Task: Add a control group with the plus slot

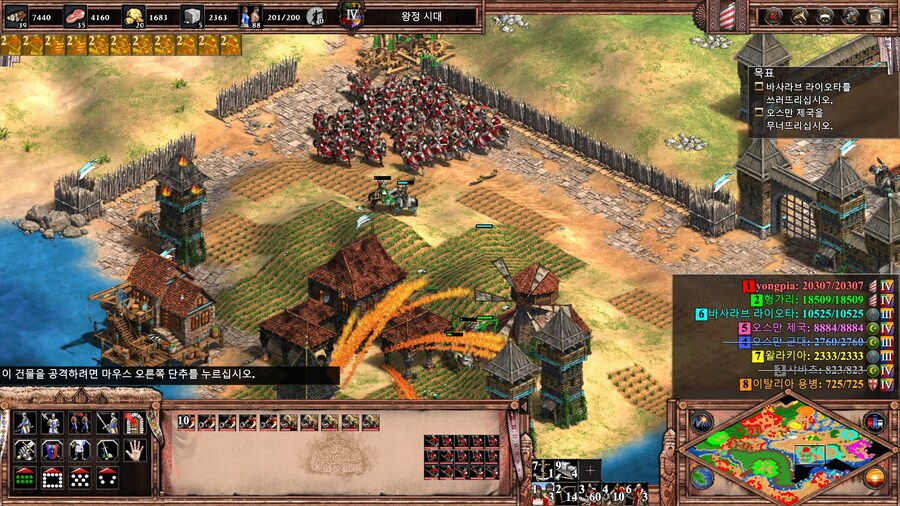Action: 591,469
